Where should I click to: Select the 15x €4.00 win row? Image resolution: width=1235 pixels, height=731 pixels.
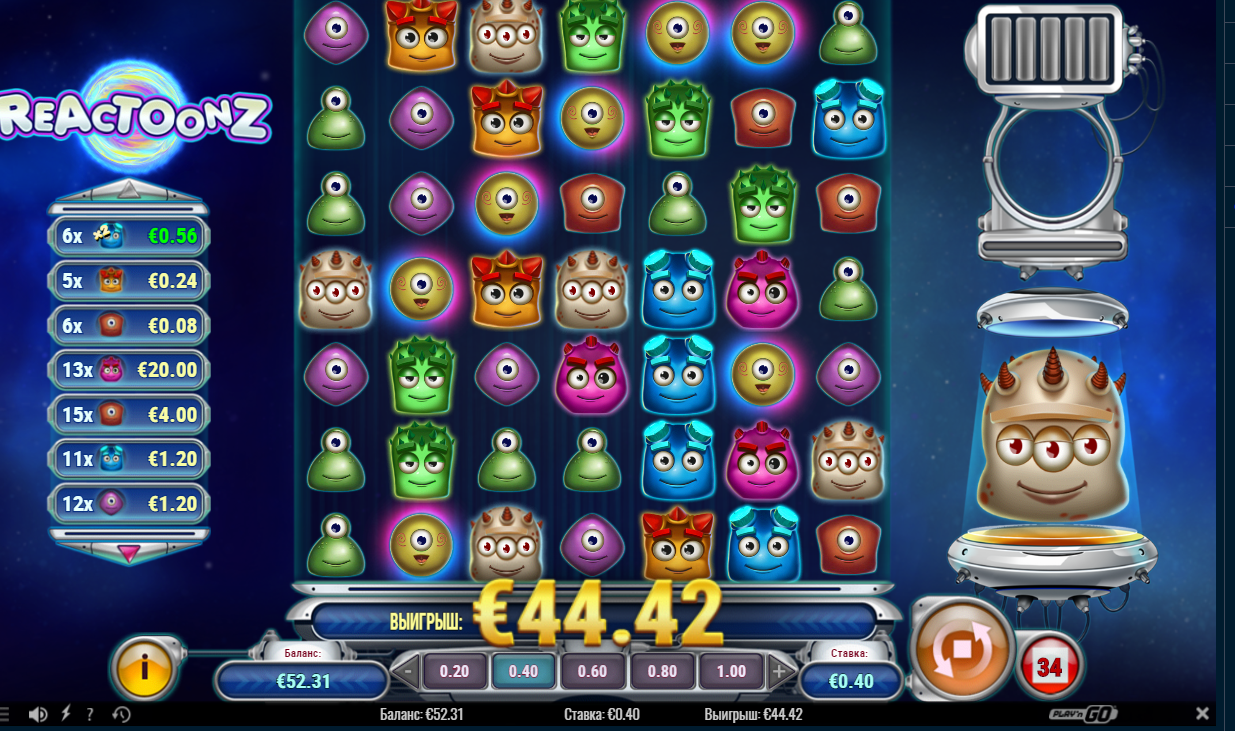point(129,414)
